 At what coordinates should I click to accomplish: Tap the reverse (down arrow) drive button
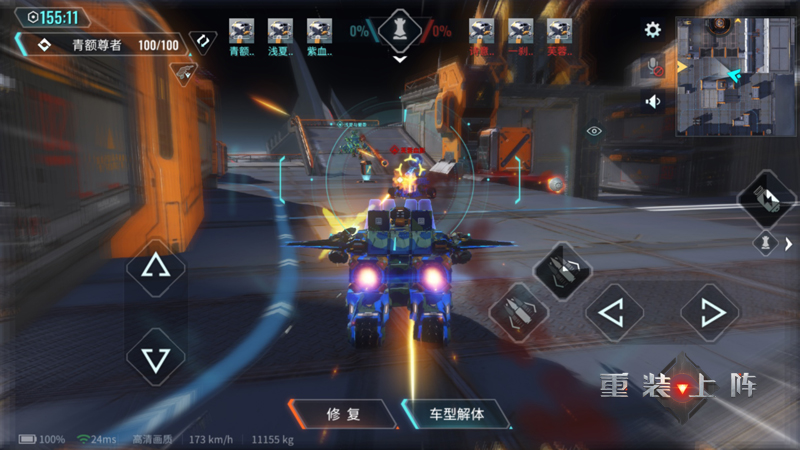155,357
